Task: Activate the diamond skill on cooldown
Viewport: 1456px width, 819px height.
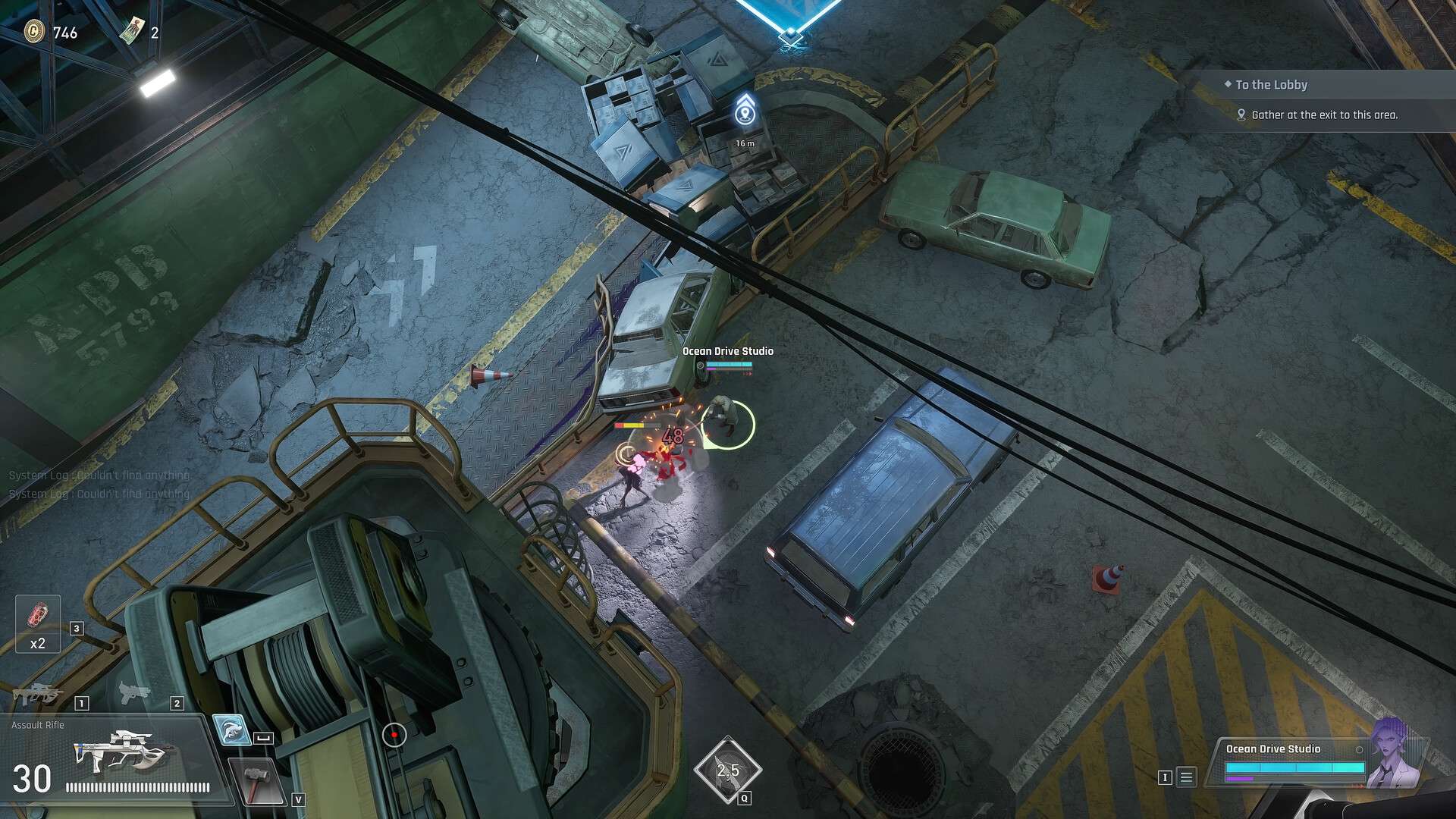Action: pyautogui.click(x=727, y=770)
